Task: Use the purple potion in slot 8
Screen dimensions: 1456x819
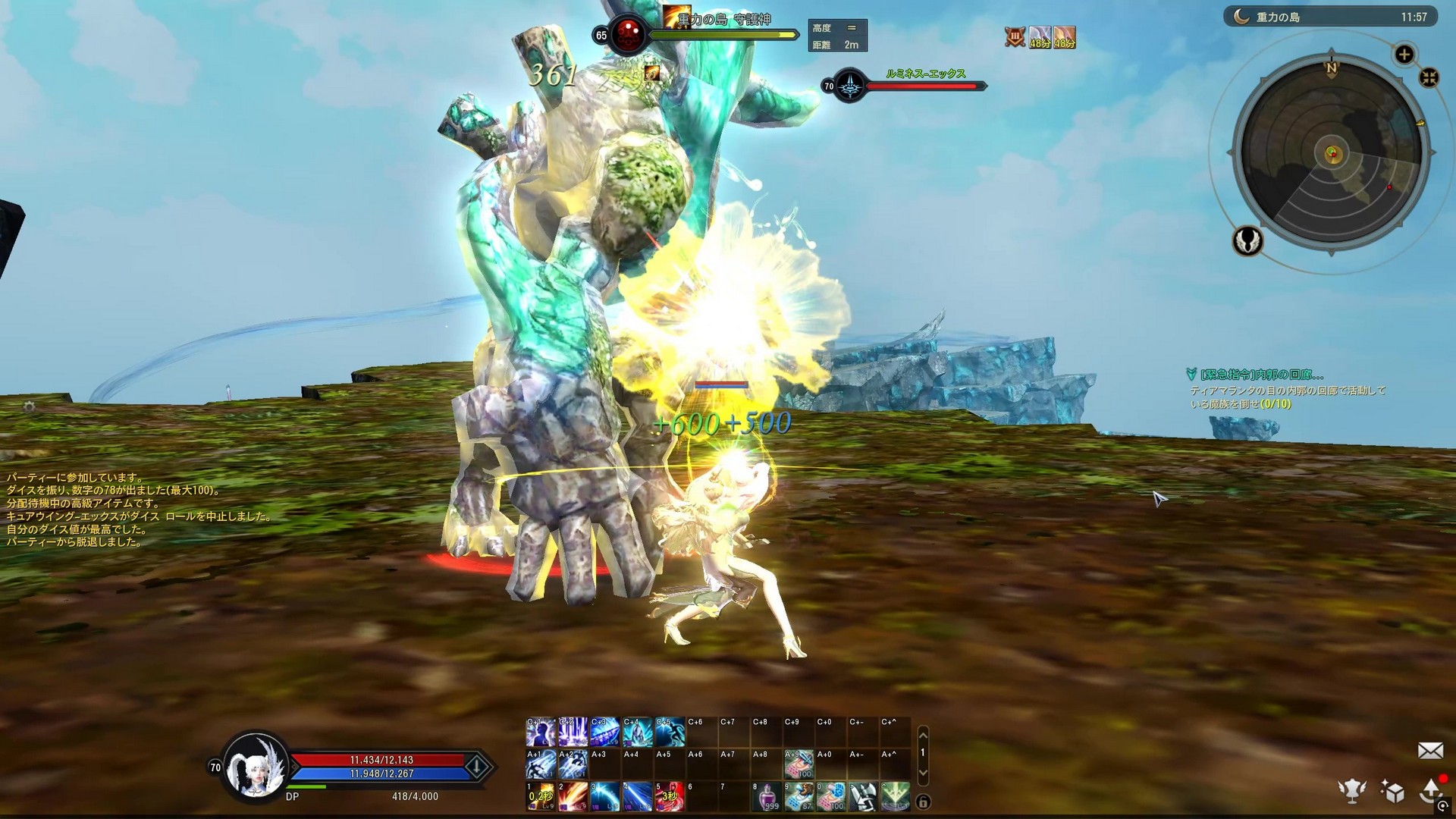Action: click(767, 796)
